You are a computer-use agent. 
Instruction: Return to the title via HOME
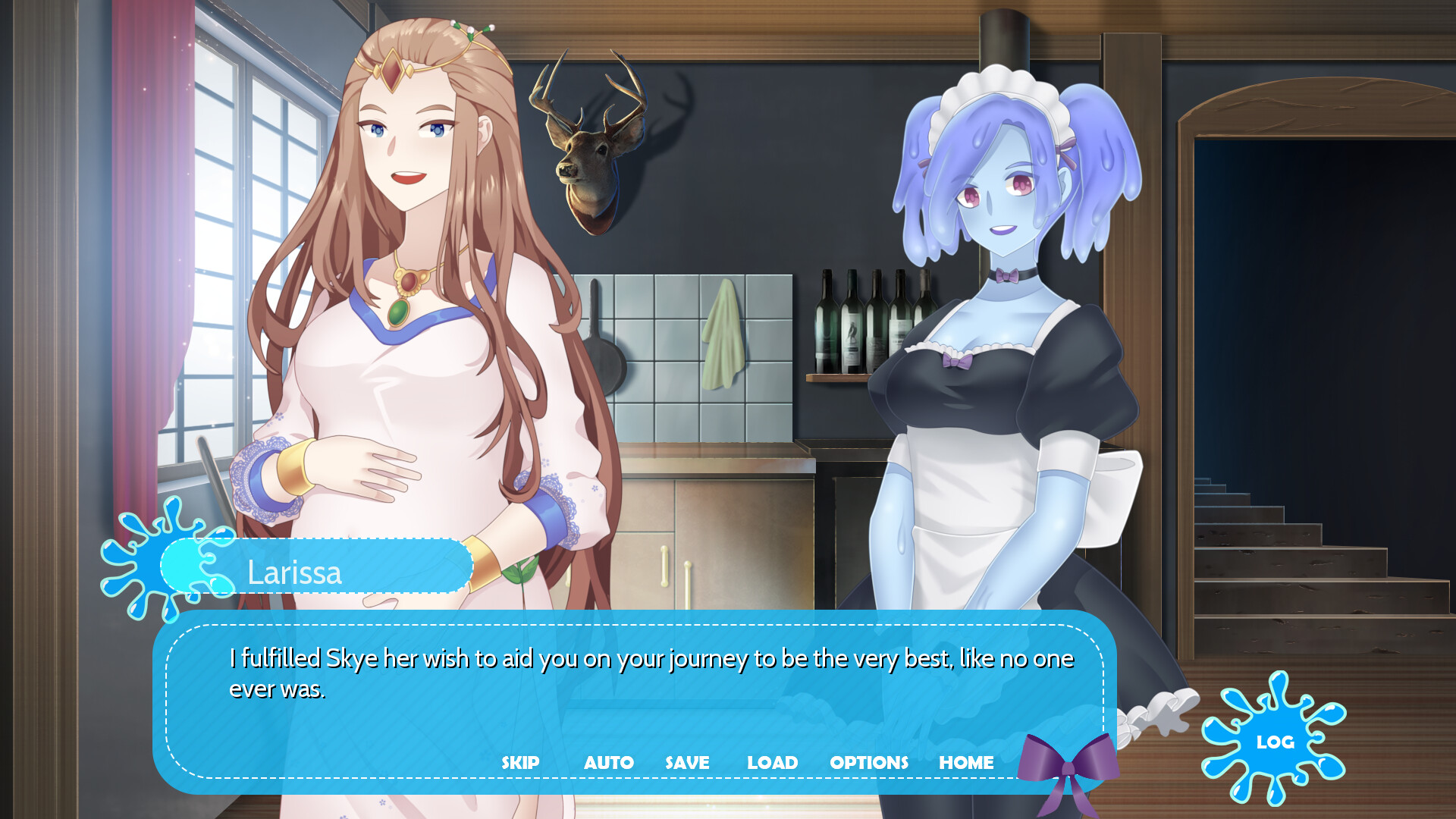(966, 763)
